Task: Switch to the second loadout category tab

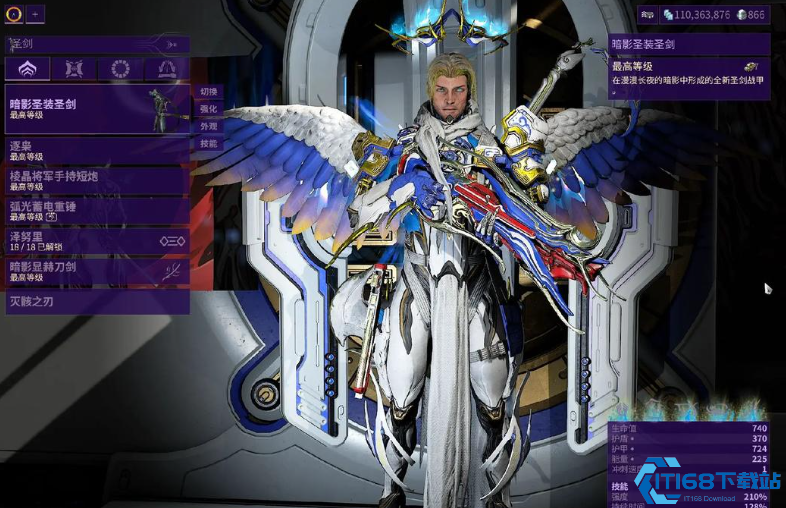Action: tap(74, 69)
